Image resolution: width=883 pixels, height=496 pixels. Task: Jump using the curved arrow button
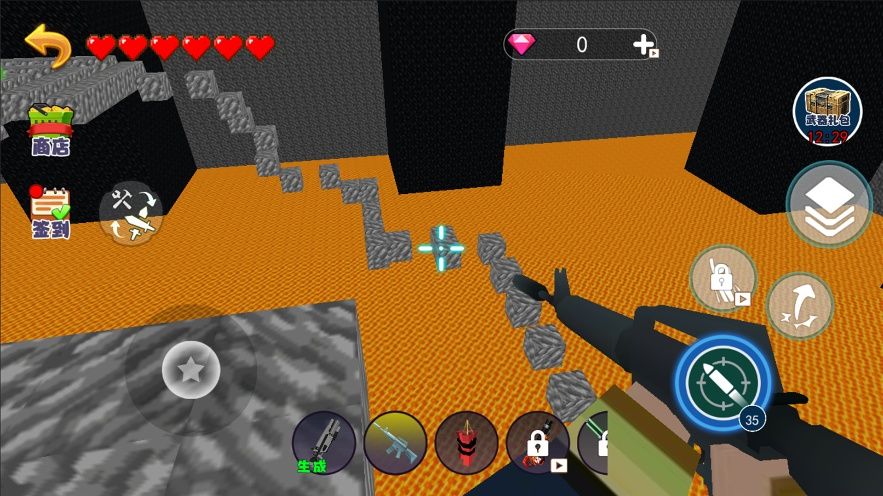click(799, 306)
